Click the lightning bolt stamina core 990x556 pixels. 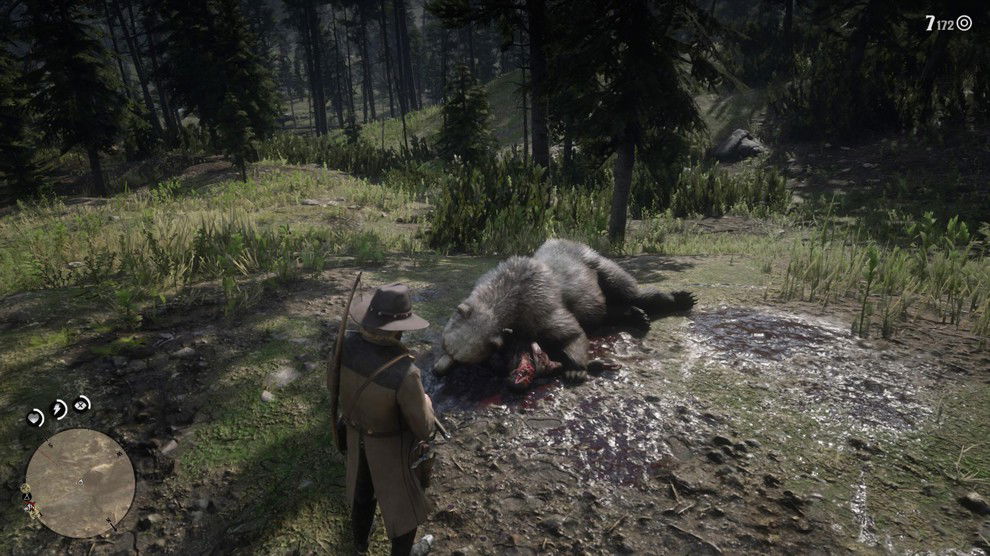(x=59, y=408)
